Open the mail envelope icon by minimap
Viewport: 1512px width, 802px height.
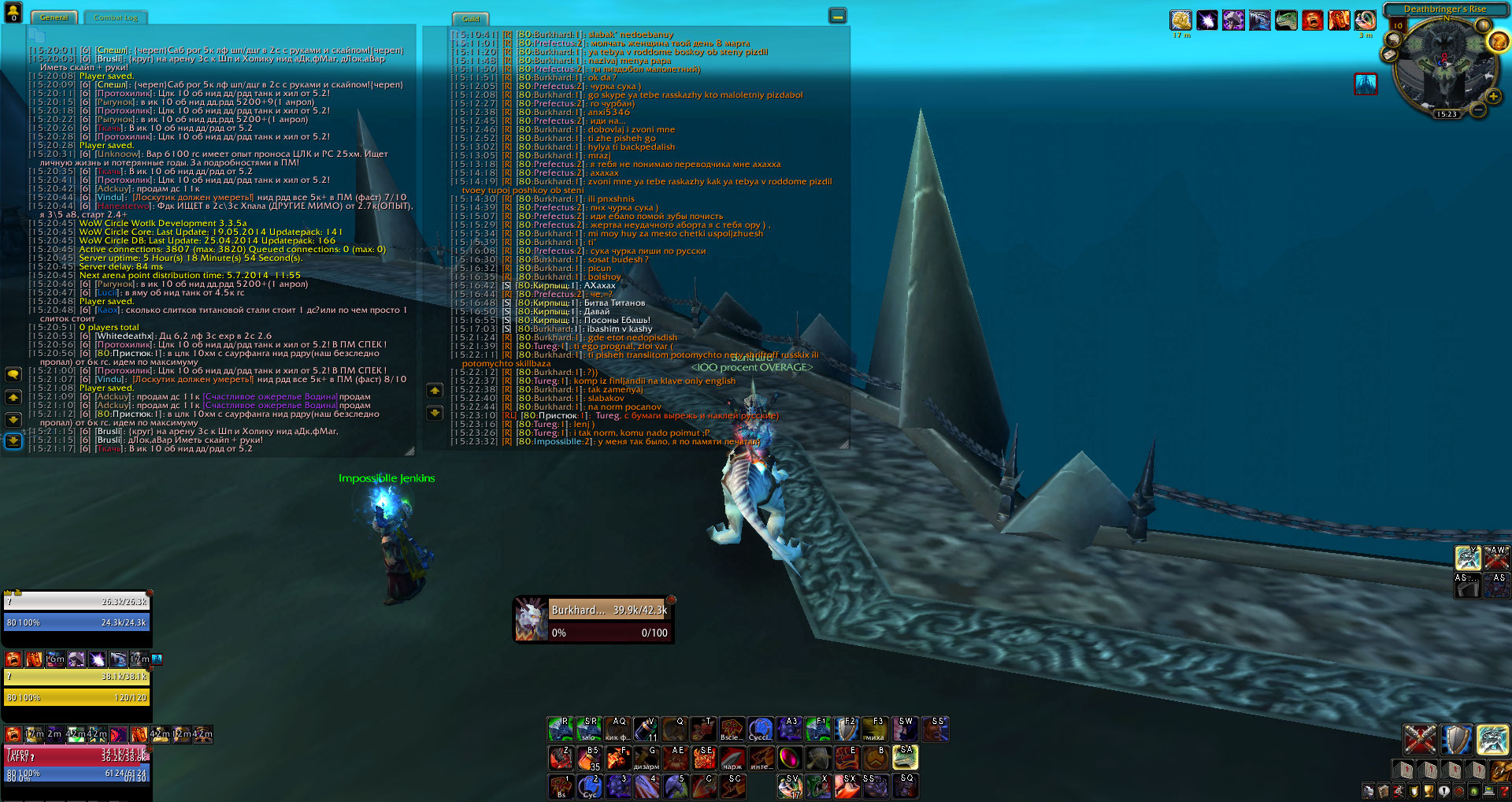1389,54
